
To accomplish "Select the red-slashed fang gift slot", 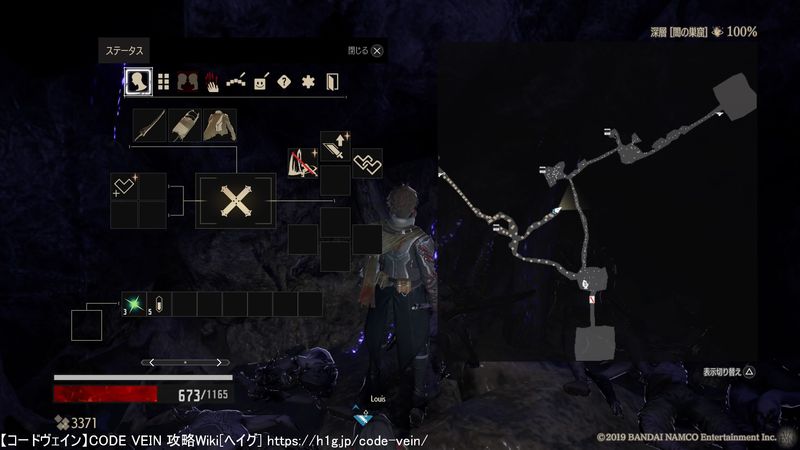I will [x=303, y=163].
